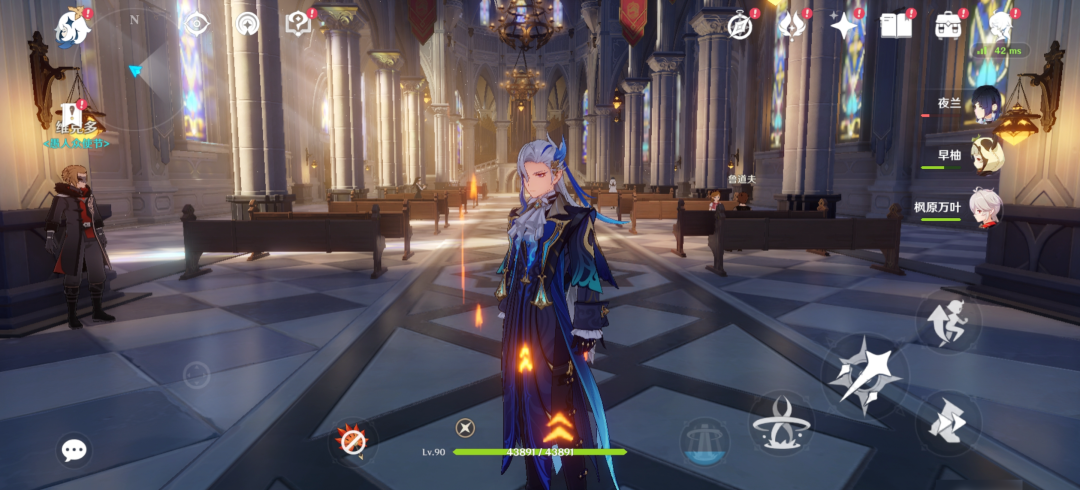1080x490 pixels.
Task: Open the adventurer handbook book icon
Action: pos(896,26)
